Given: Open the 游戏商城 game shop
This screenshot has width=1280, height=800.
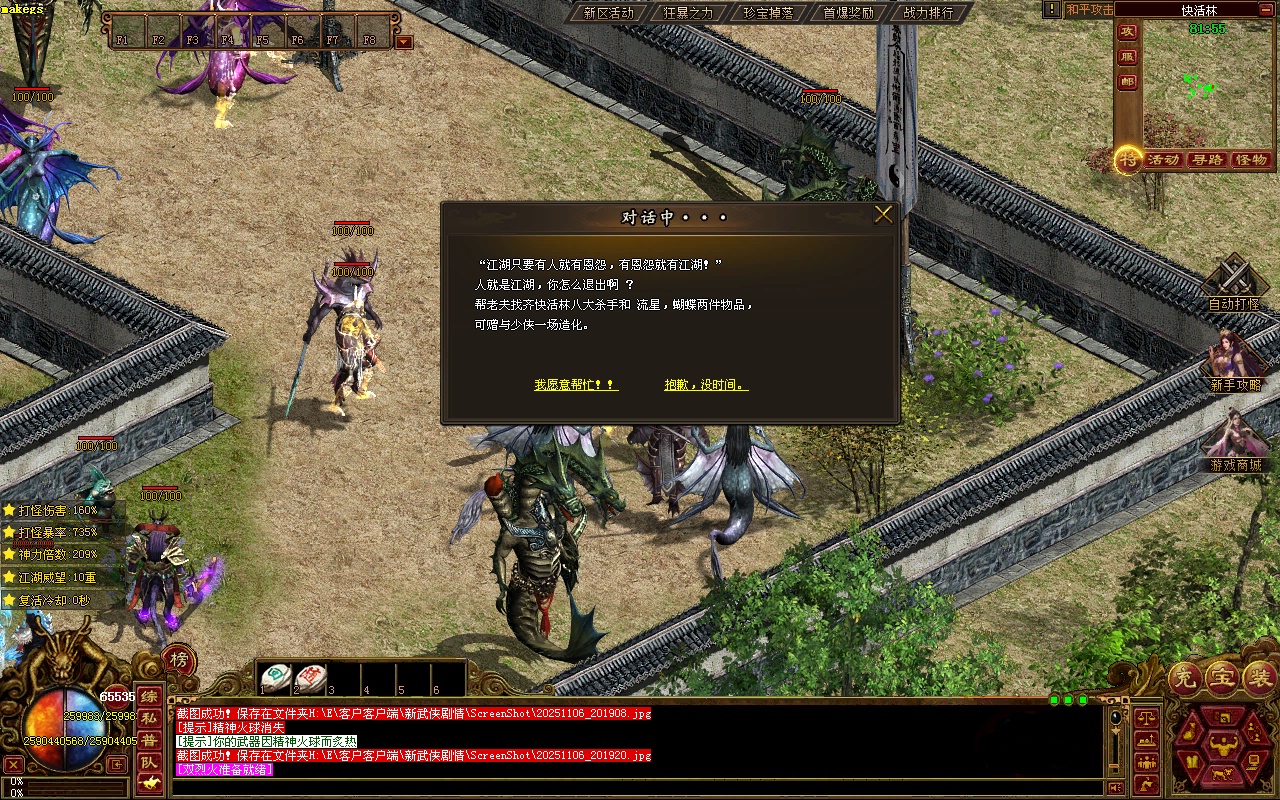Looking at the screenshot, I should (1235, 442).
